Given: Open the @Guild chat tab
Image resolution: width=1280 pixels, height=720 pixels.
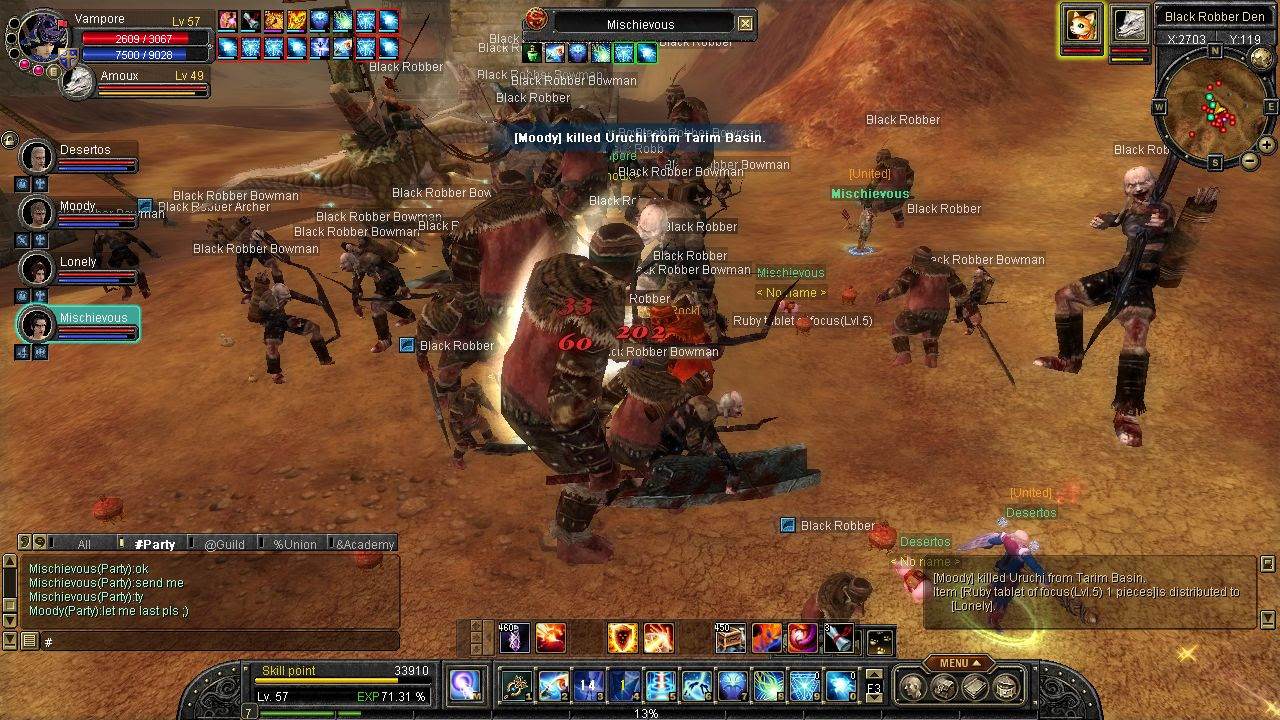Looking at the screenshot, I should point(224,544).
